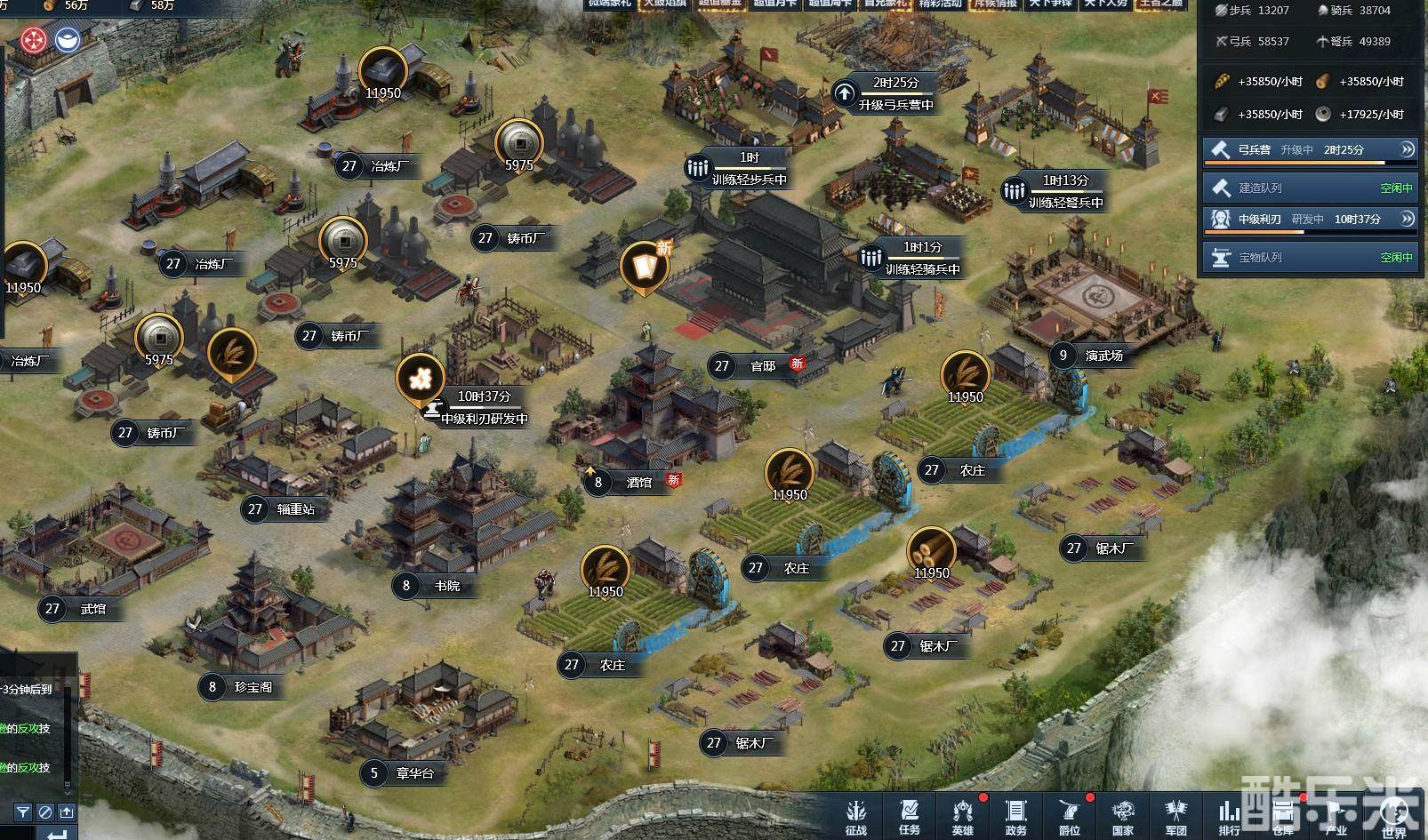1428x840 pixels.
Task: Open the 排行 rankings menu
Action: point(1229,816)
